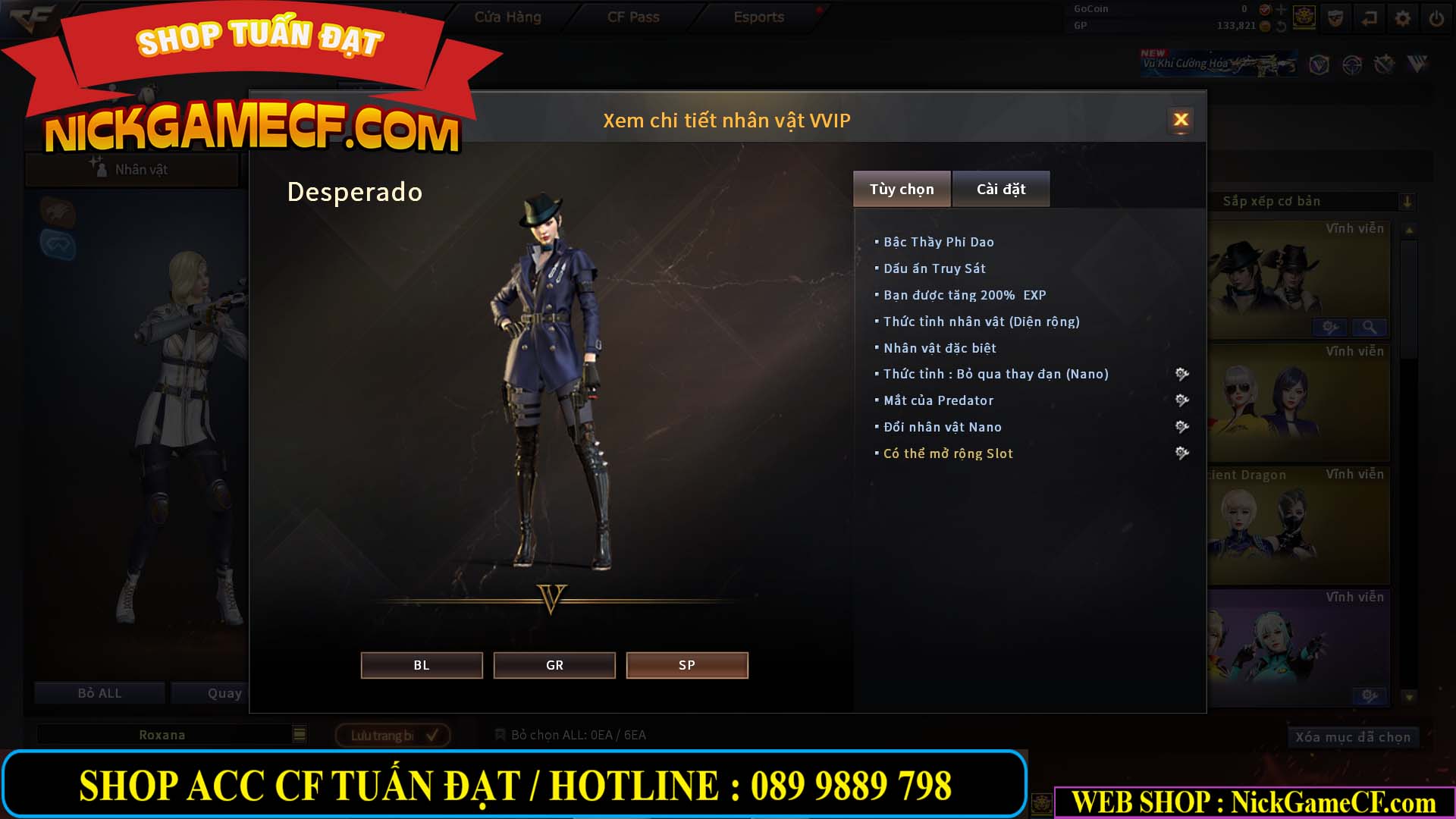Image resolution: width=1456 pixels, height=819 pixels.
Task: Toggle the Lưu trang bị checkmark
Action: 431,734
